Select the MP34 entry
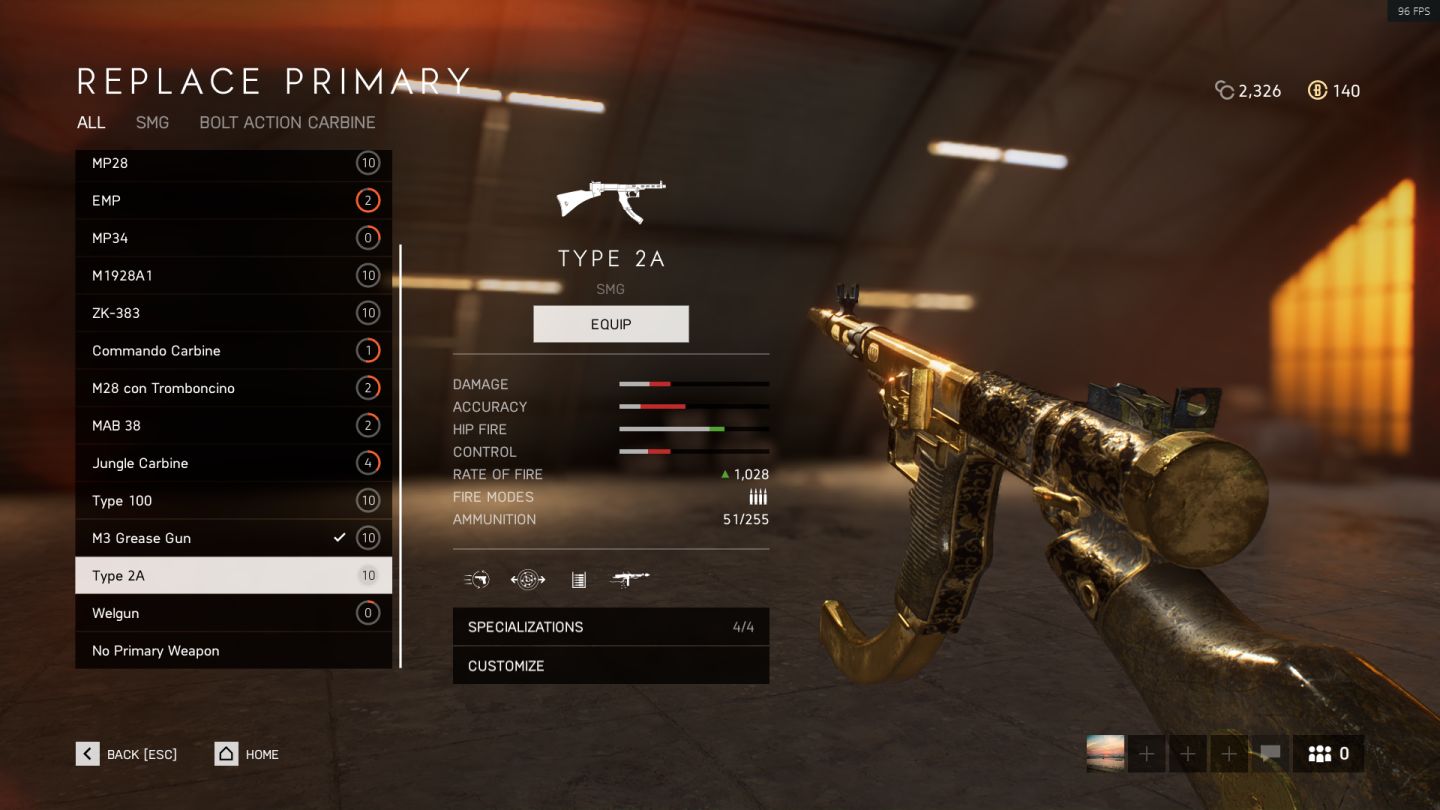 coord(233,238)
